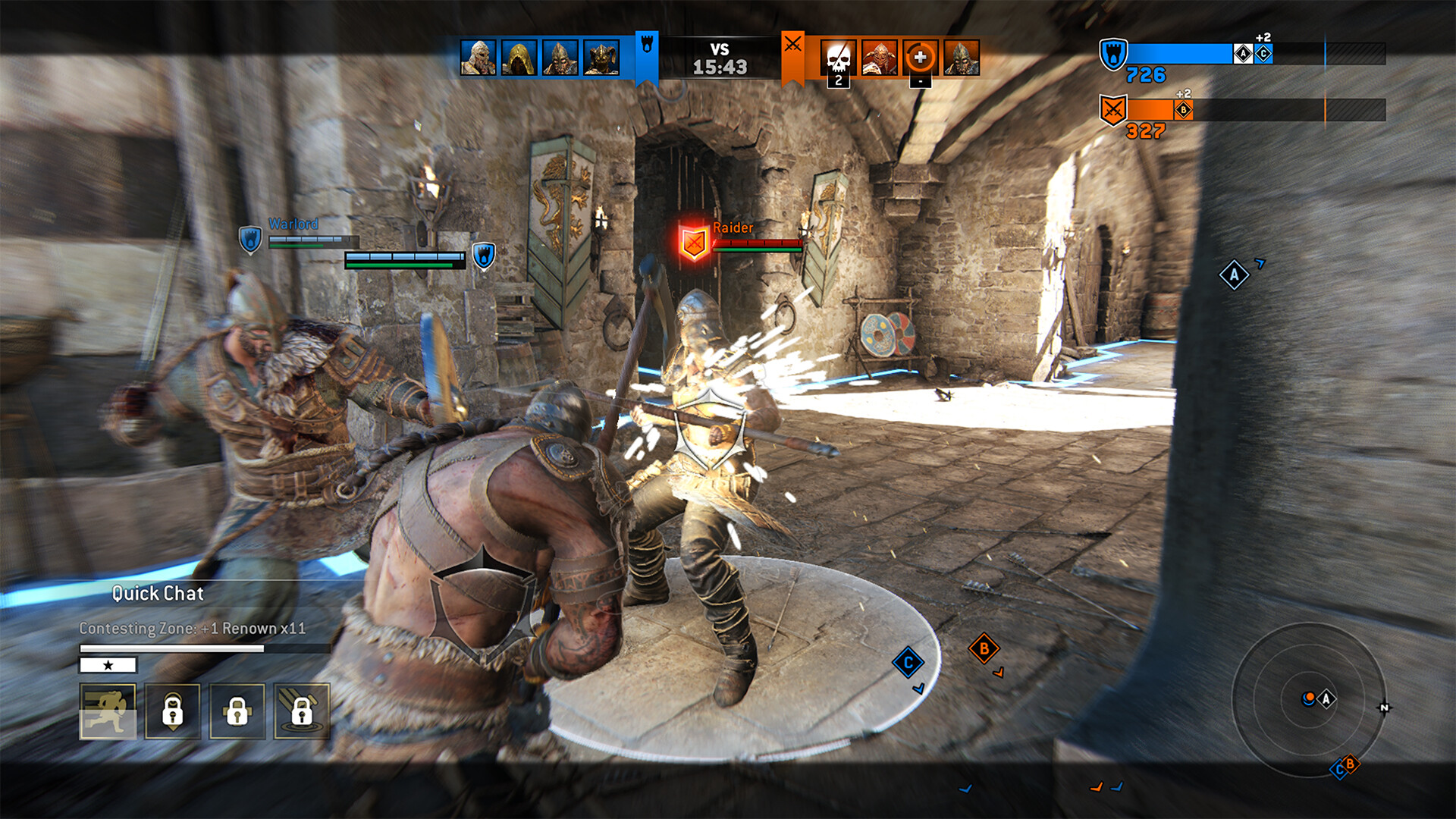
Task: Click the orange revive indicator in enemy team bar
Action: coord(919,55)
